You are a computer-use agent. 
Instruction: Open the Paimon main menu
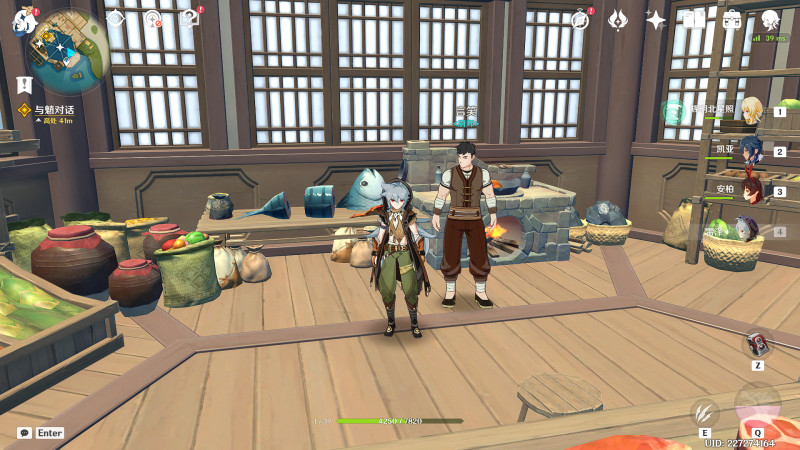click(x=24, y=22)
